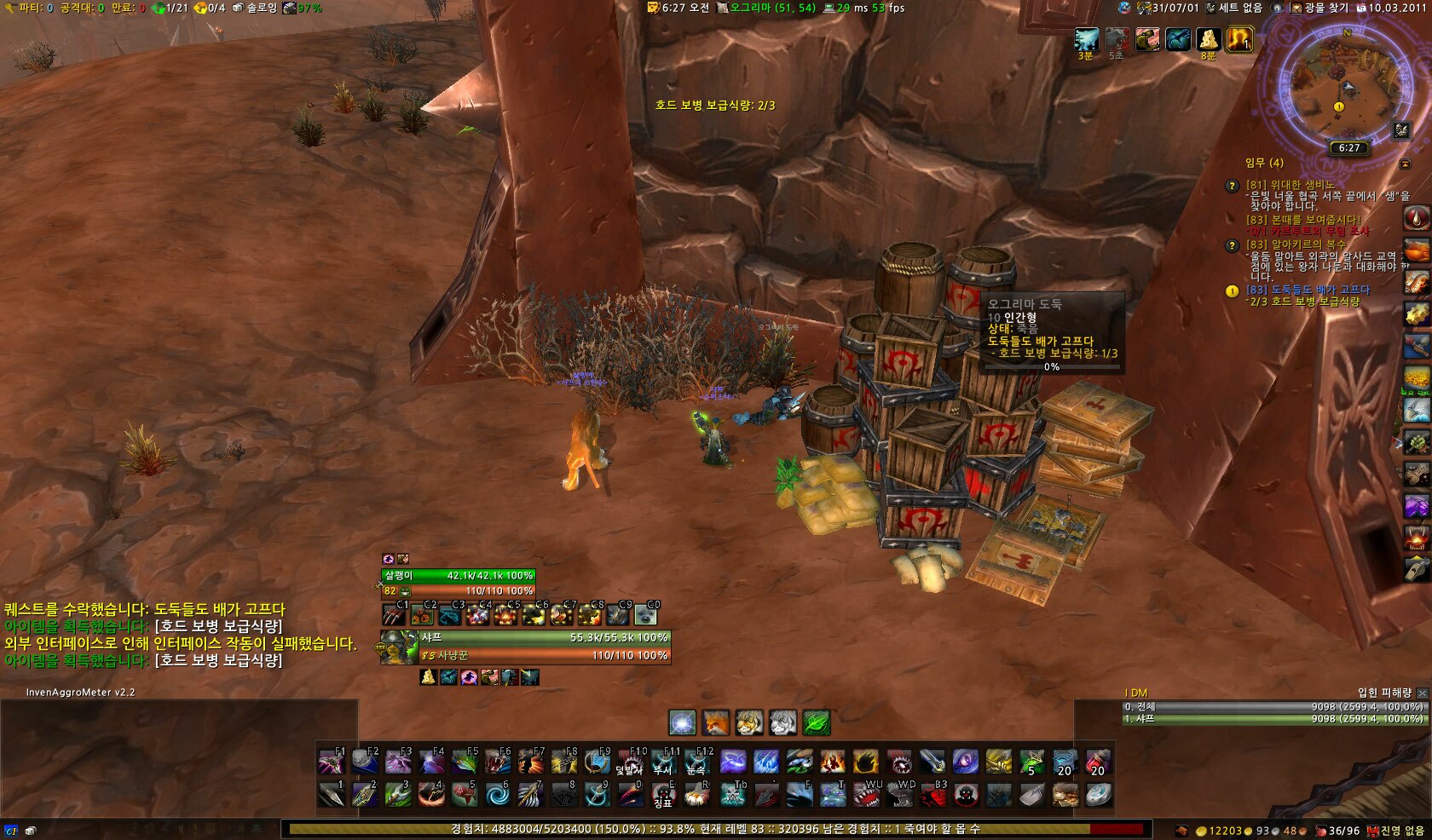The width and height of the screenshot is (1432, 840).
Task: Cast the blue swirl ability on key 6
Action: pos(497,795)
